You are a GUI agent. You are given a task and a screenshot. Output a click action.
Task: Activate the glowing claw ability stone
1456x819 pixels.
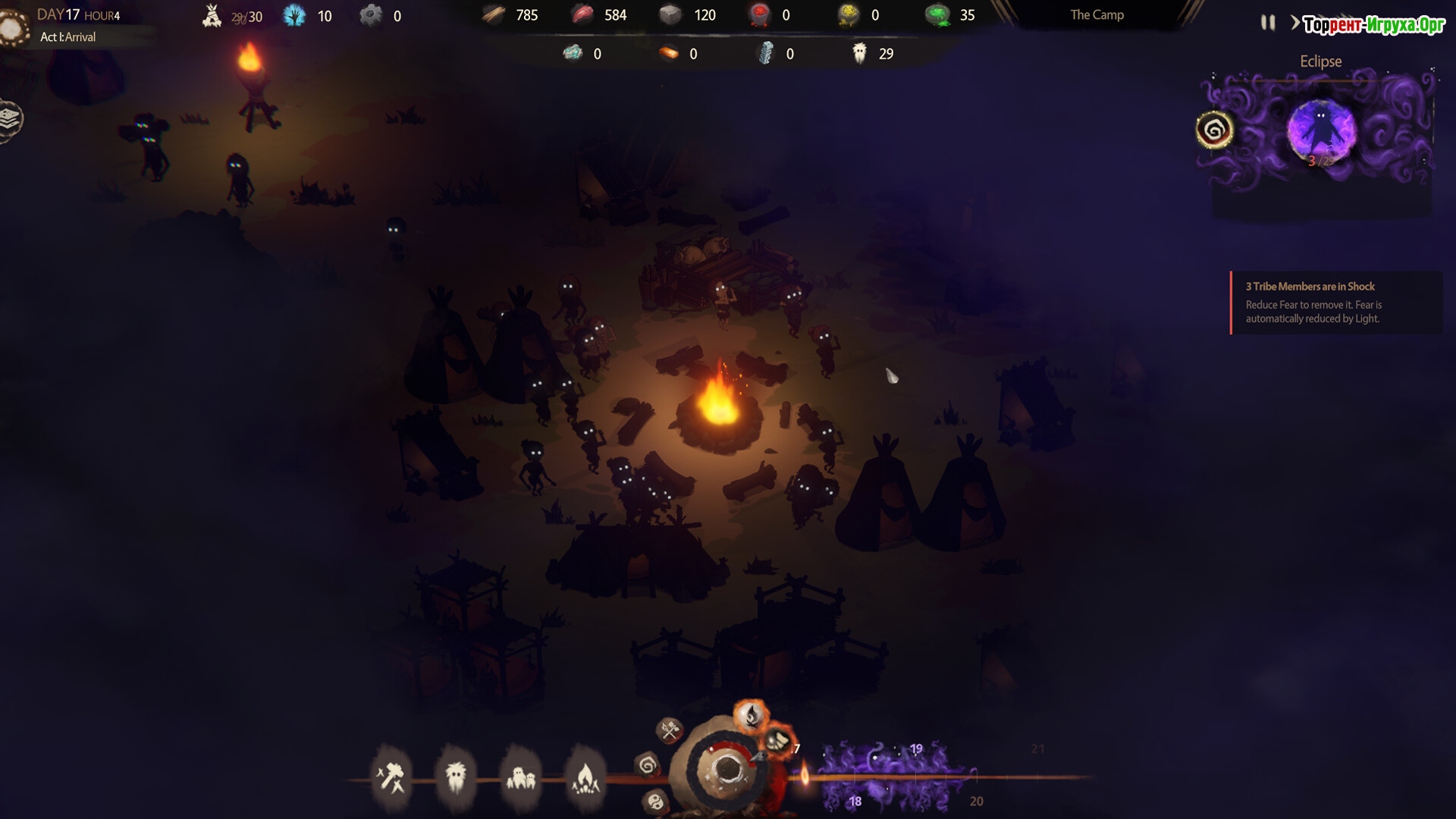pos(776,740)
